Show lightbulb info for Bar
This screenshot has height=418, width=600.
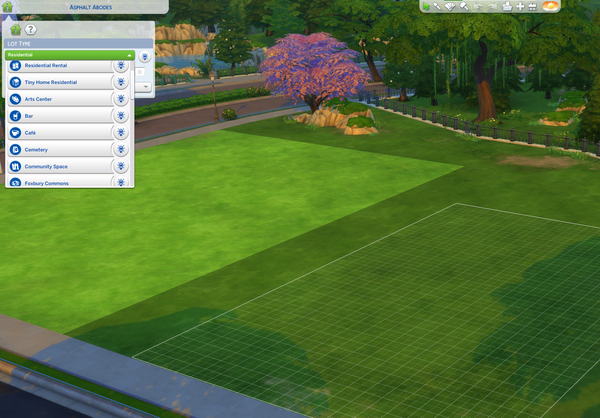120,116
